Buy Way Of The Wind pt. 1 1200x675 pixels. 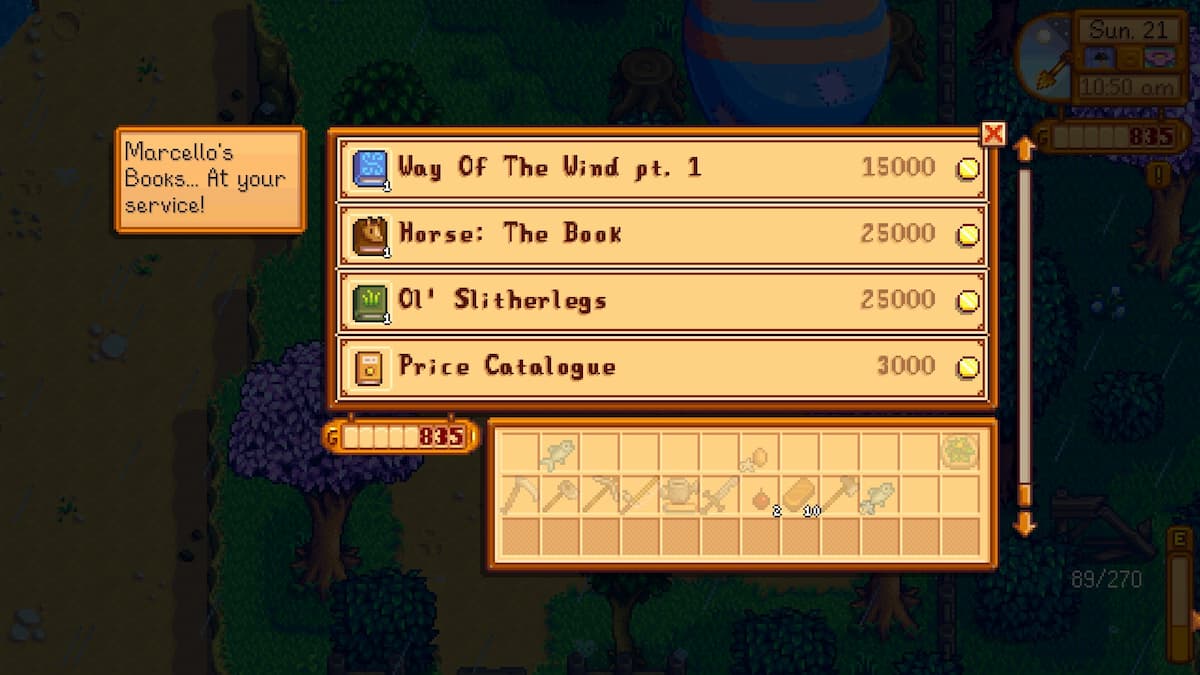click(x=660, y=168)
